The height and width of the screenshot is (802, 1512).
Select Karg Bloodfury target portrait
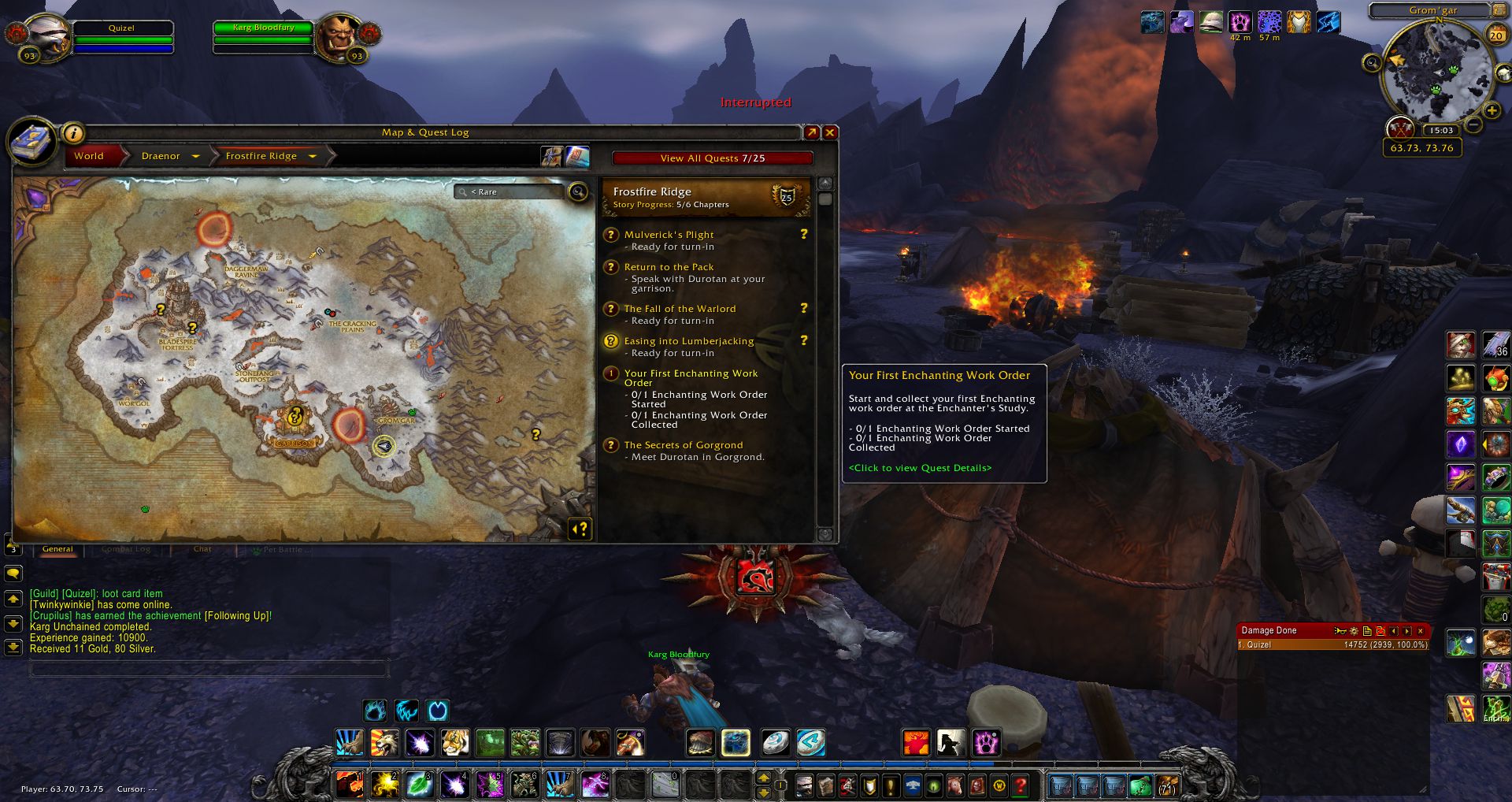(339, 35)
